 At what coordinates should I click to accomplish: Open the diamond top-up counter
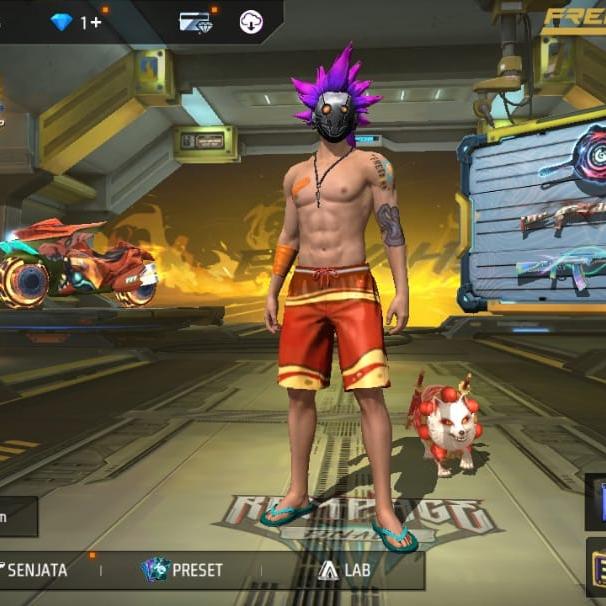tap(76, 22)
